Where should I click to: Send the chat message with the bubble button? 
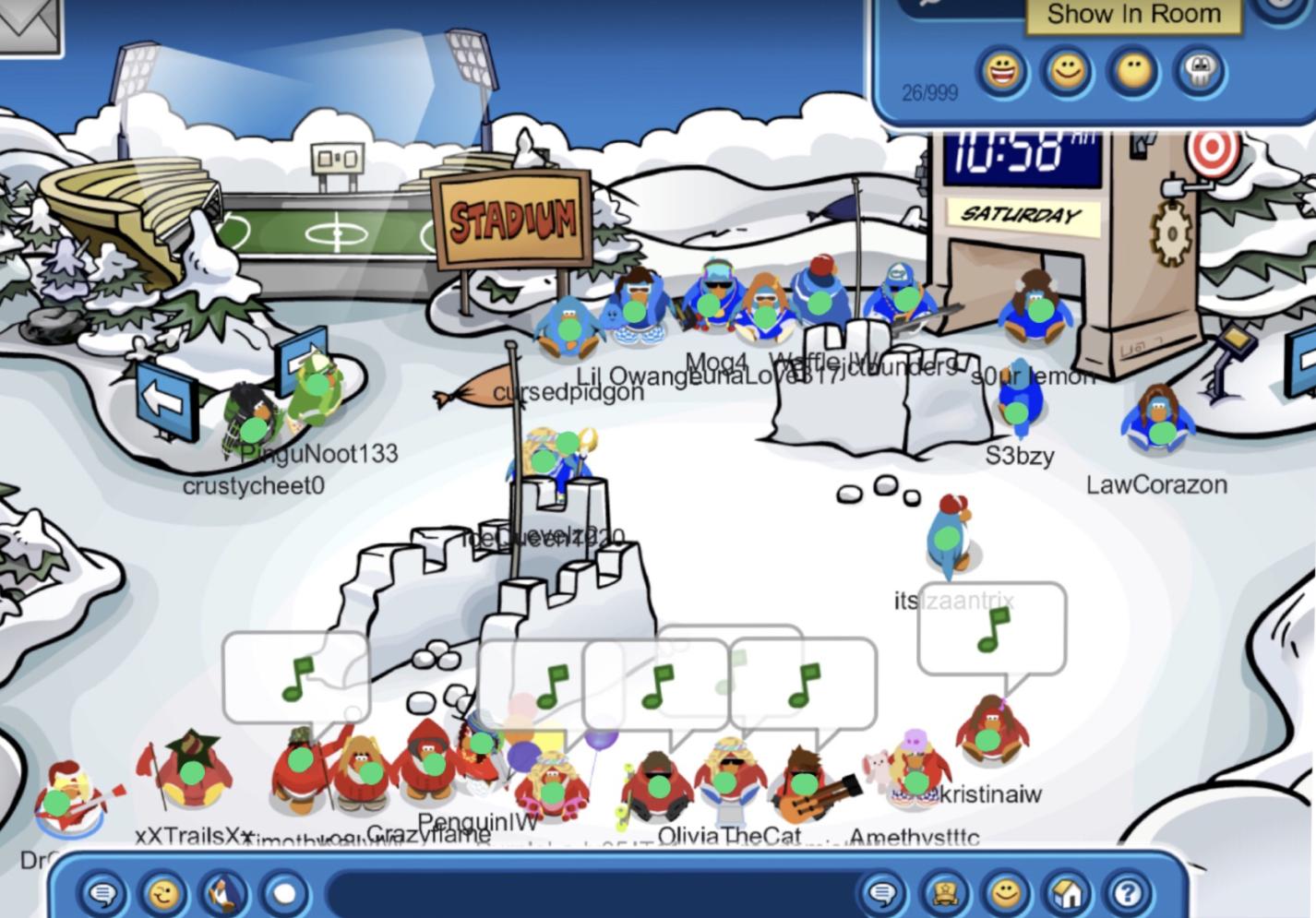883,893
